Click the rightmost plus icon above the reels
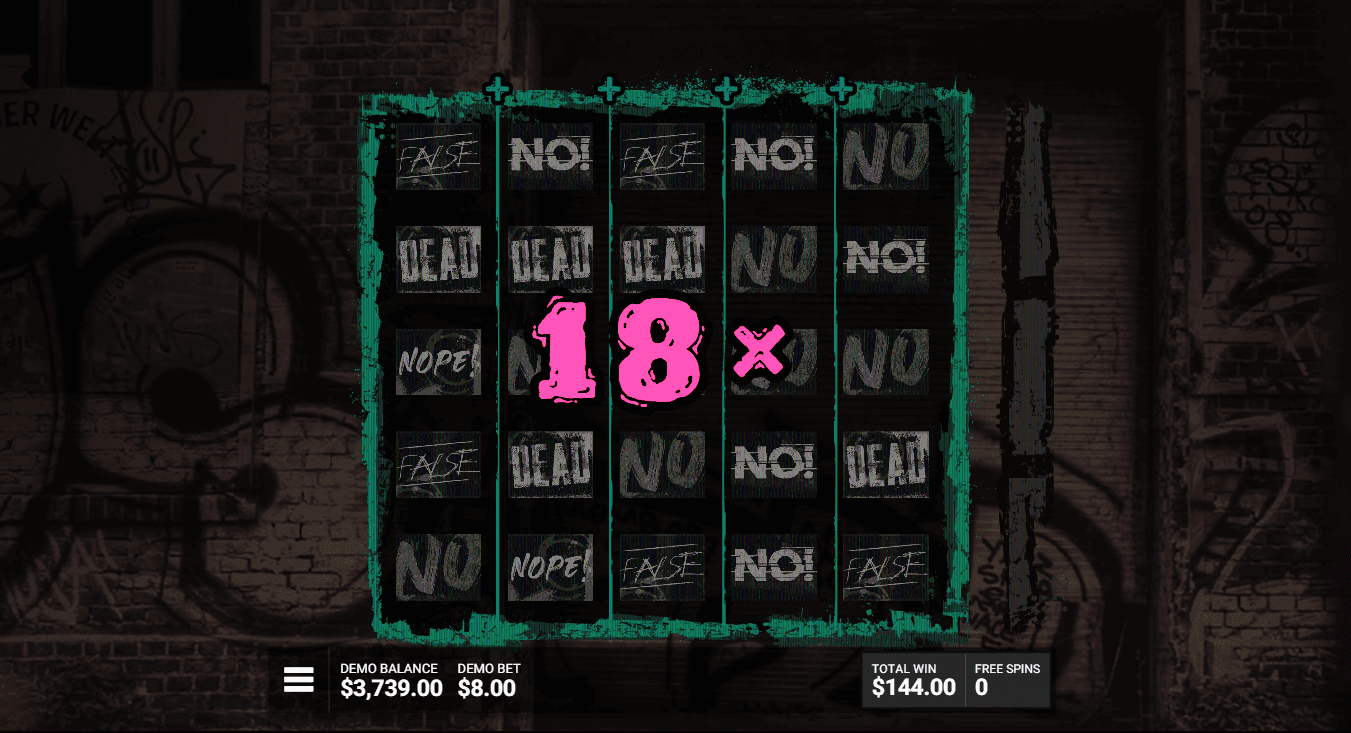Screen dimensions: 1351x733 pos(840,88)
